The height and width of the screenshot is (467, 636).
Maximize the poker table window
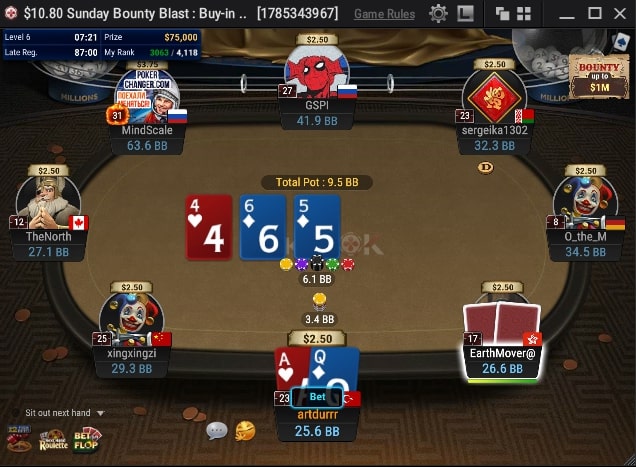594,14
